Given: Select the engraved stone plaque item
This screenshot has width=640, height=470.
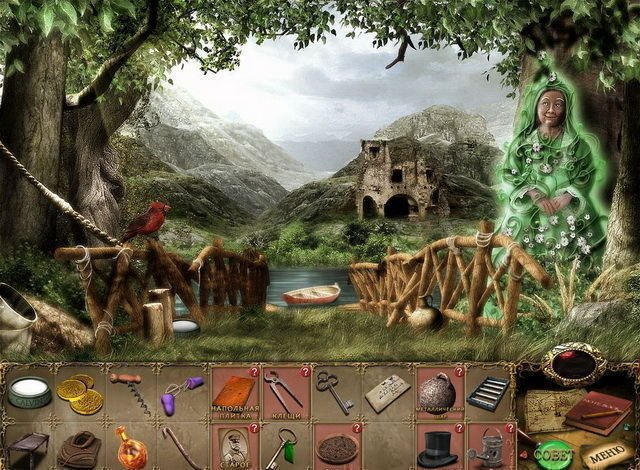Looking at the screenshot, I should pos(385,393).
